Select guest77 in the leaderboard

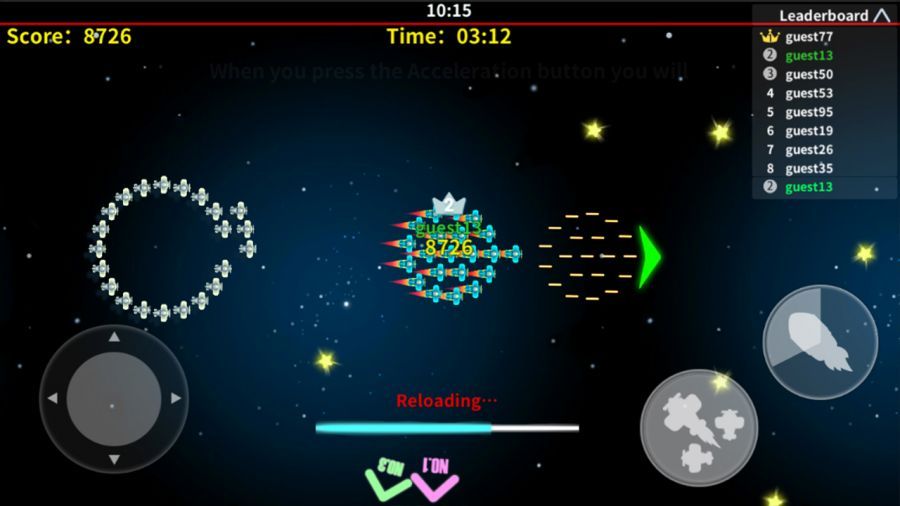click(x=808, y=37)
